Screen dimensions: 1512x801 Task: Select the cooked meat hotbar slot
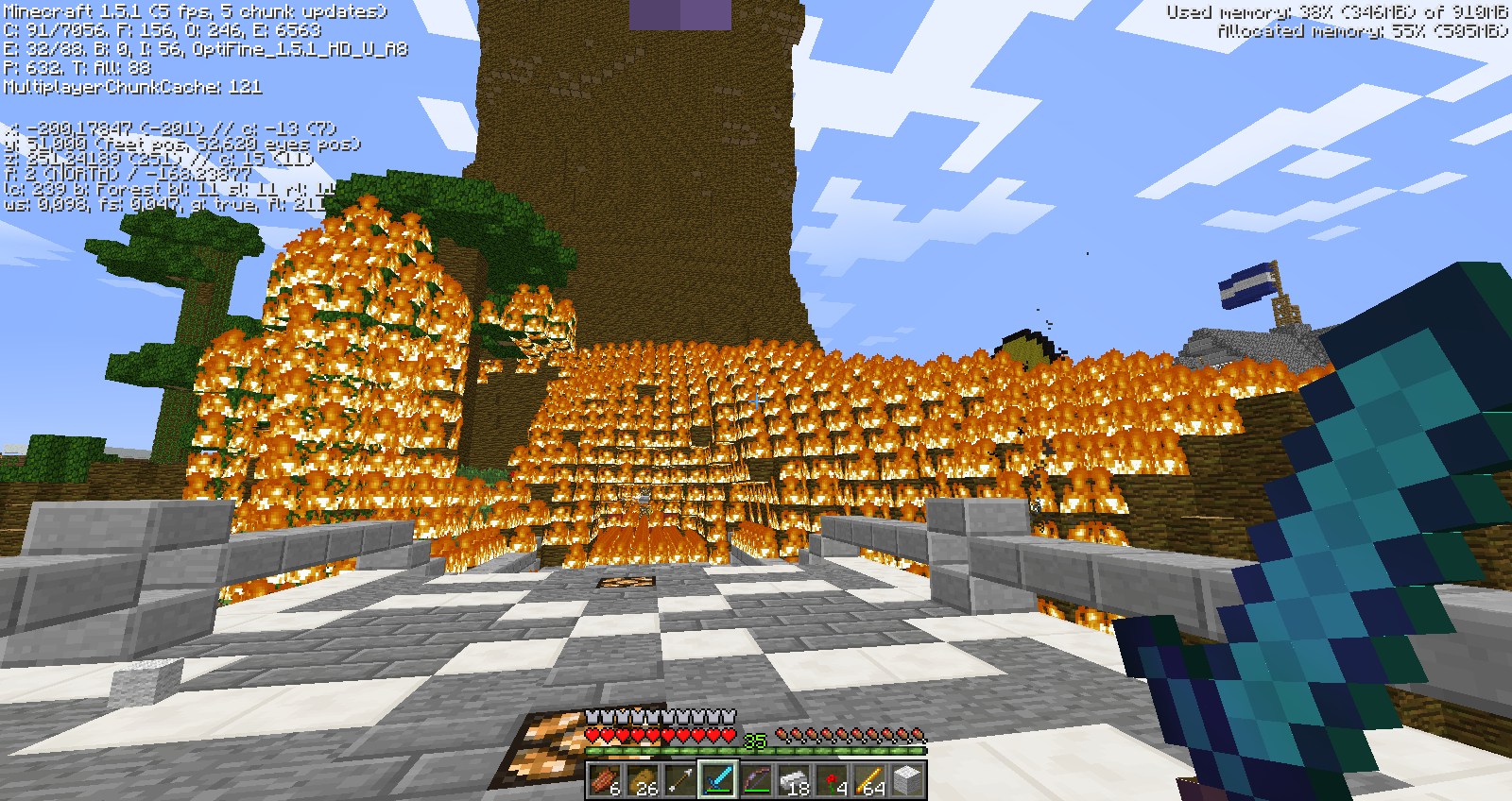pos(605,780)
